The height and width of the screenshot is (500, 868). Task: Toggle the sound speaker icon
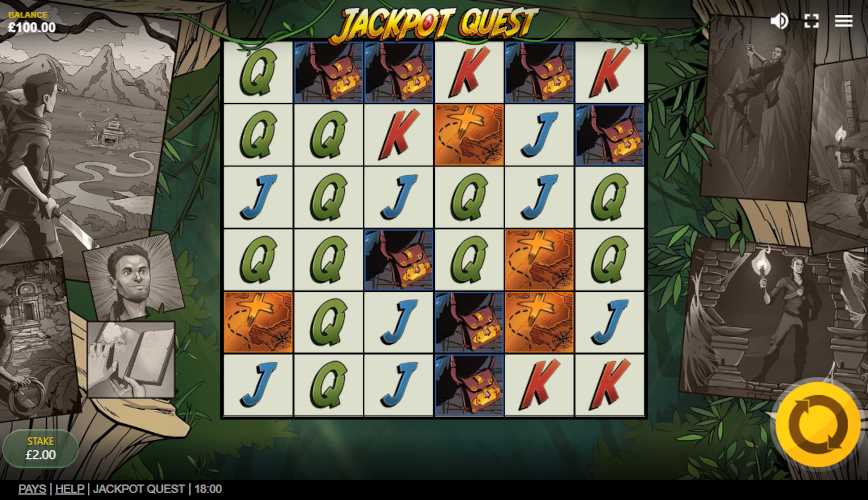(x=779, y=21)
